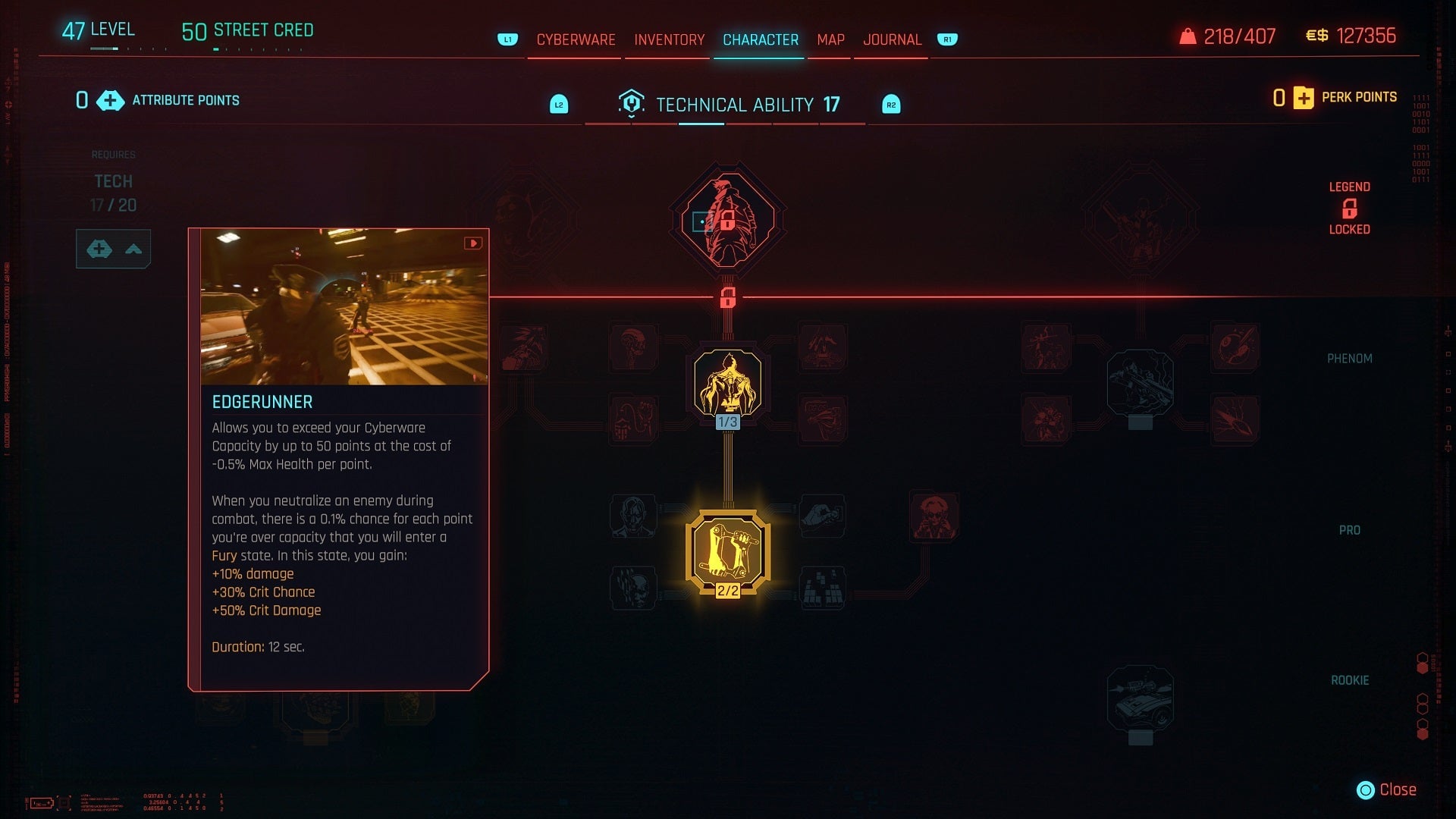This screenshot has width=1456, height=819.
Task: Select the glowing wrench perk rated 2/2
Action: tap(726, 550)
